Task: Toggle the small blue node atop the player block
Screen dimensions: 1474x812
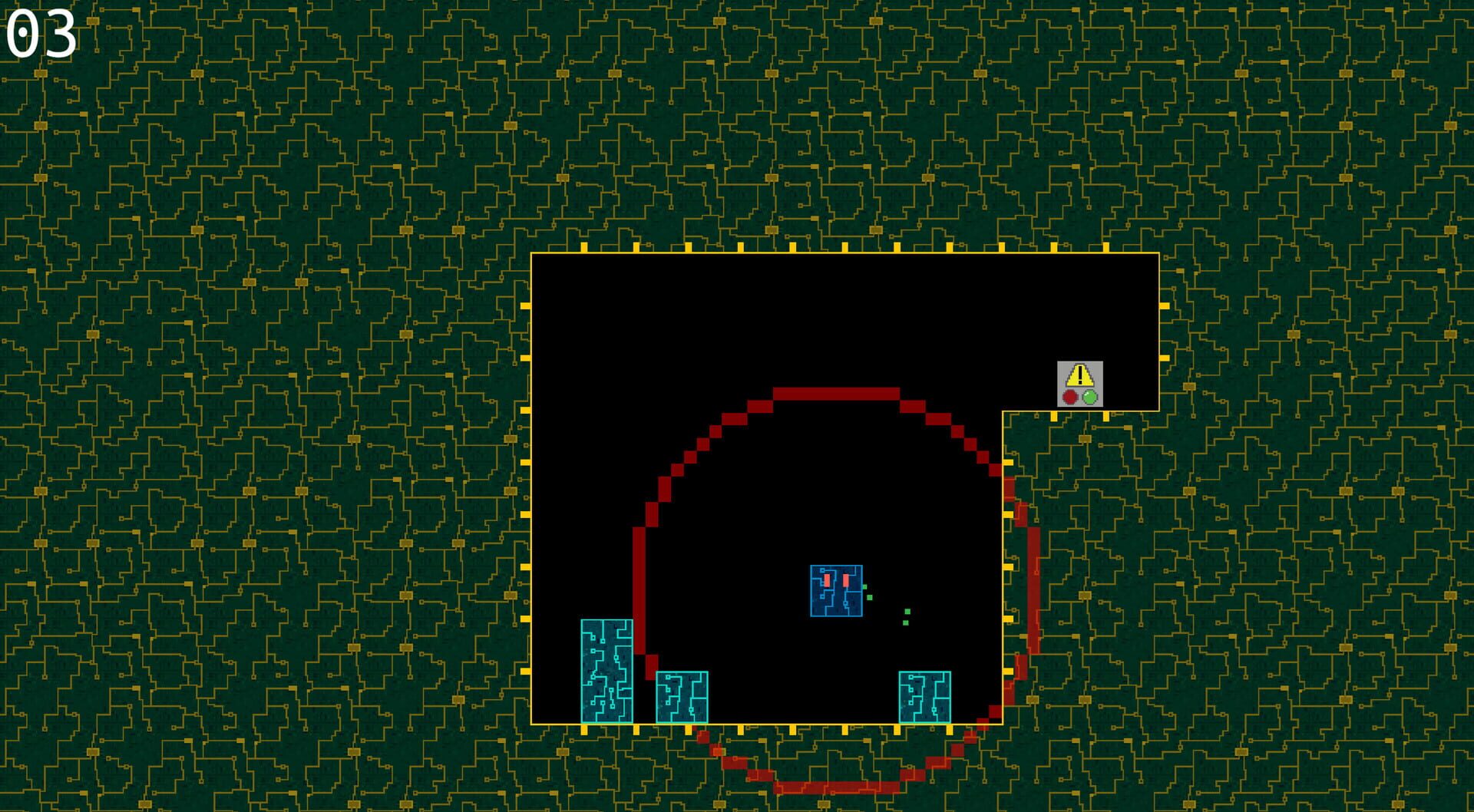Action: 822,570
